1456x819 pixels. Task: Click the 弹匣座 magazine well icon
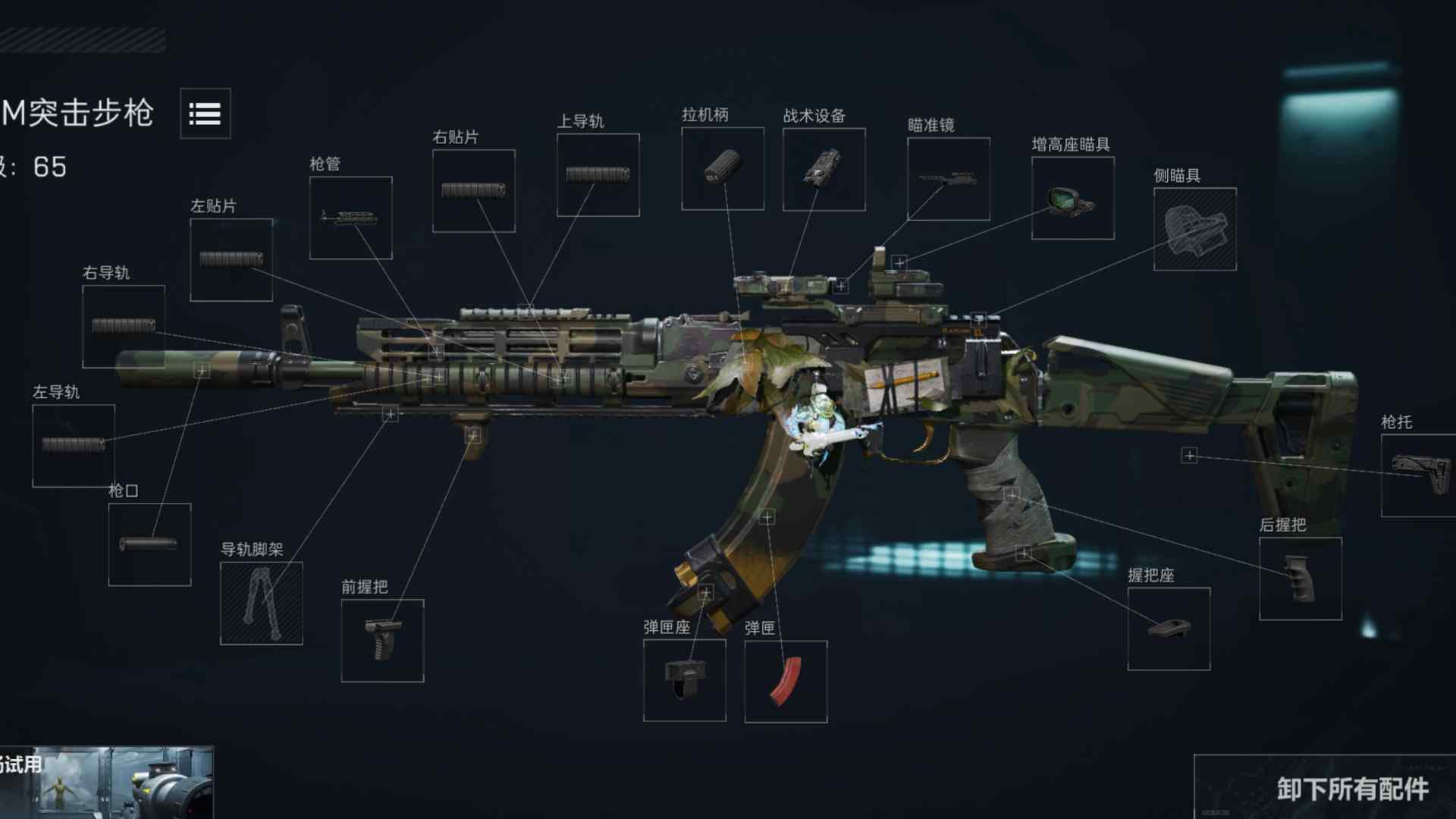[x=684, y=679]
